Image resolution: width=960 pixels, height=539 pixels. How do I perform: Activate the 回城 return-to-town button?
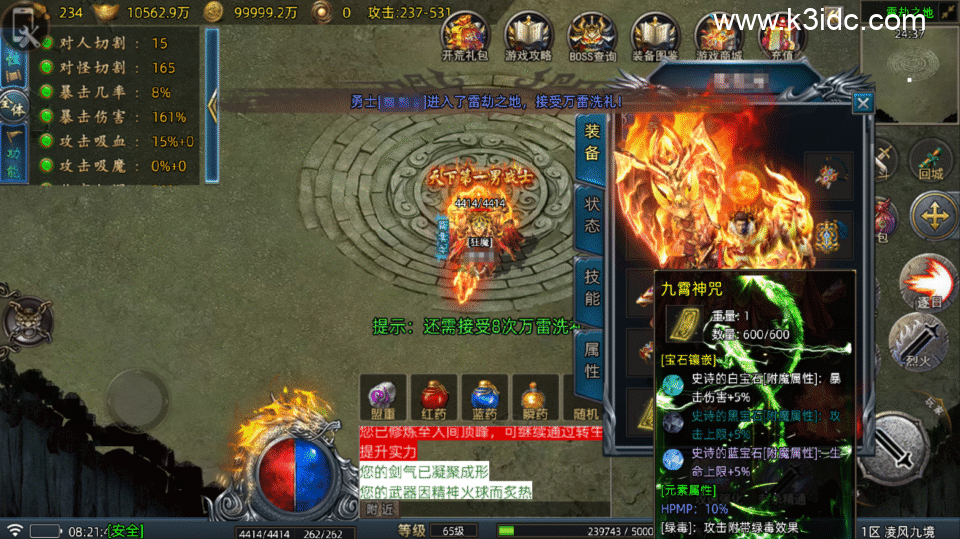[x=931, y=160]
